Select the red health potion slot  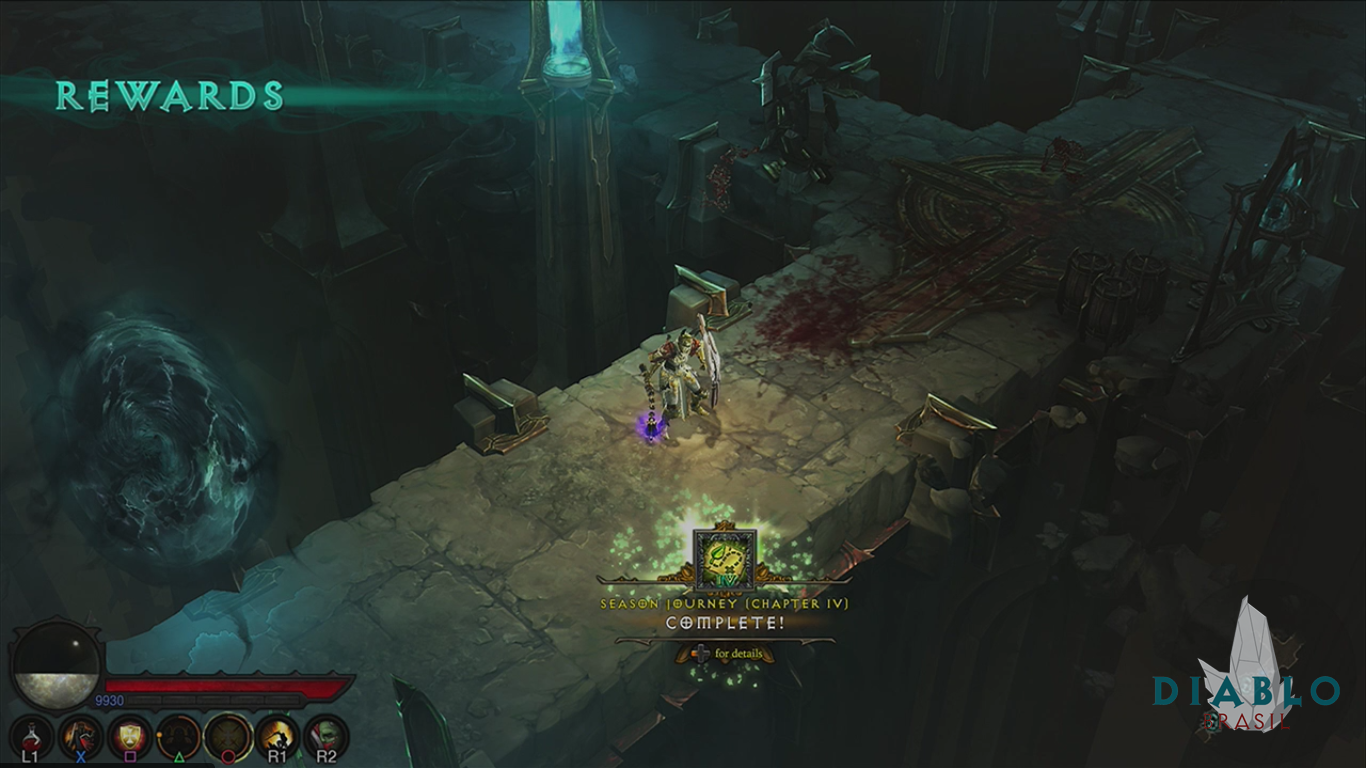click(x=30, y=737)
